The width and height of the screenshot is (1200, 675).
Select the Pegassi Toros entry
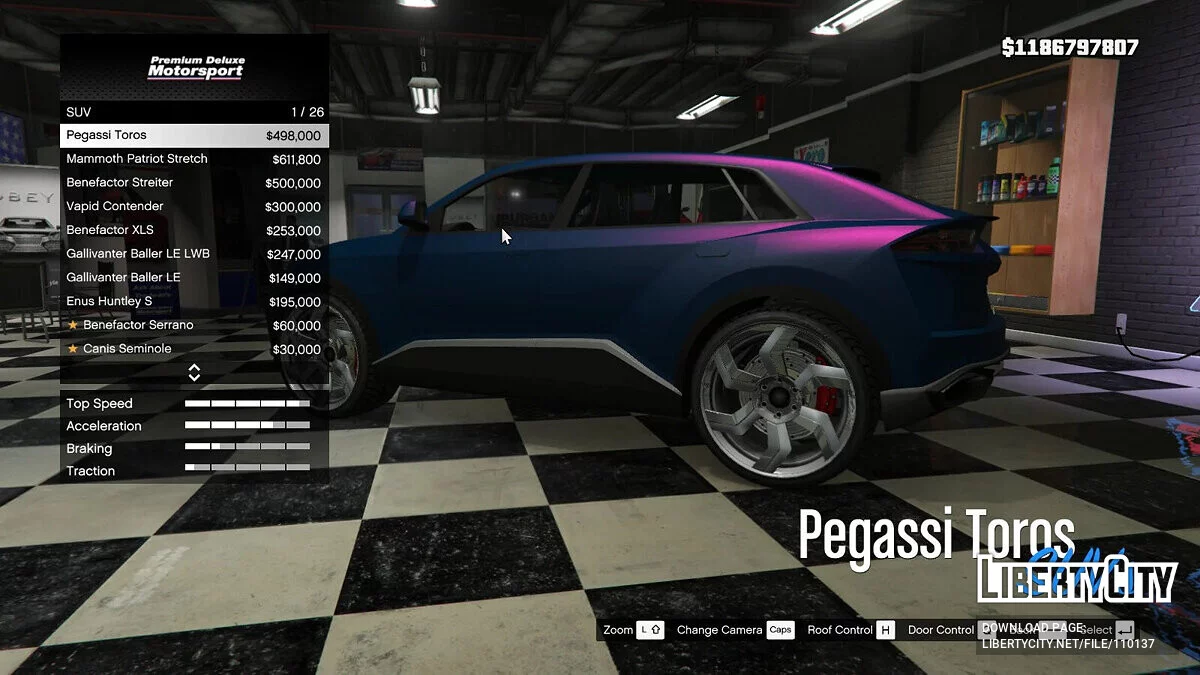coord(194,136)
